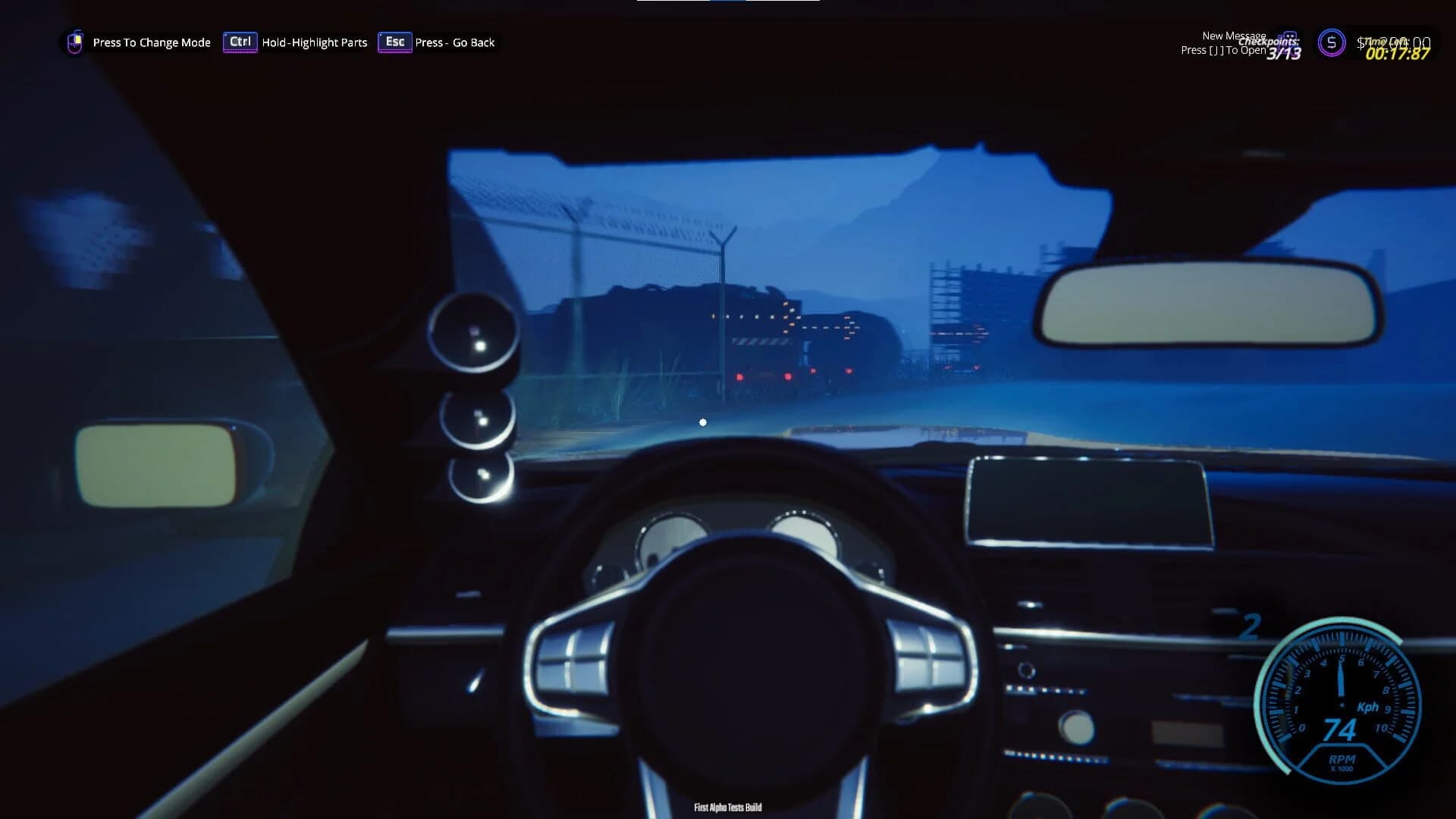Select the Hold-Highlight Parts entry
This screenshot has height=819, width=1456.
pos(314,42)
